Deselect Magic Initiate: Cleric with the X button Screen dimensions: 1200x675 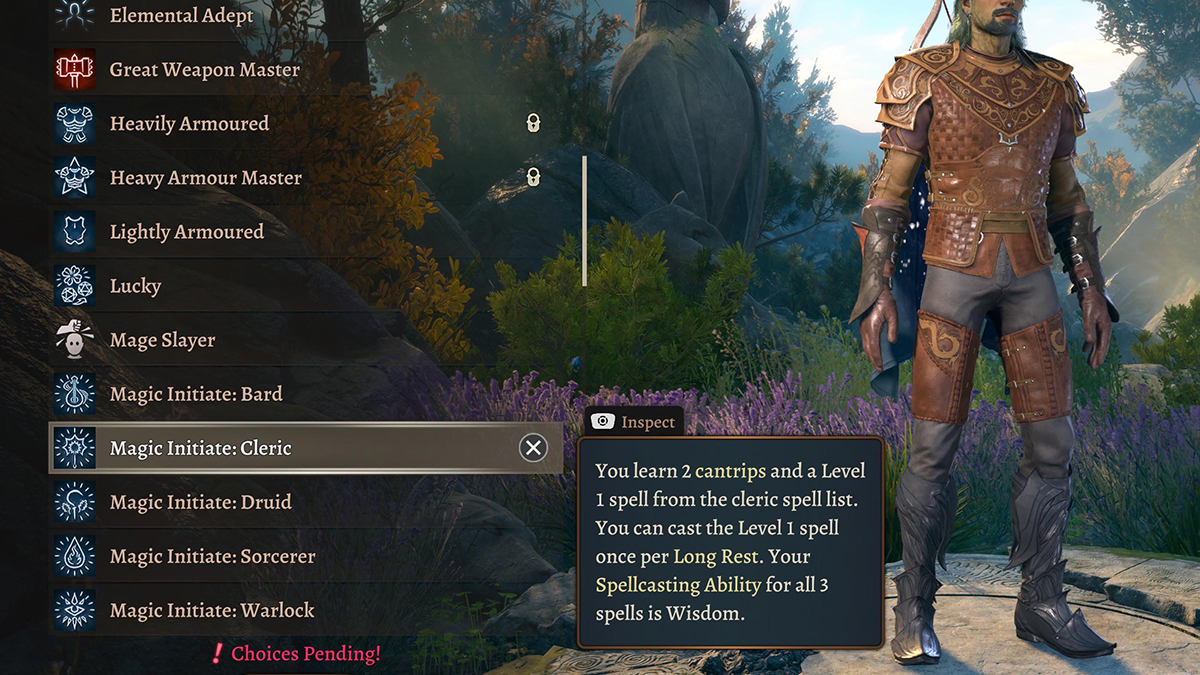point(533,448)
